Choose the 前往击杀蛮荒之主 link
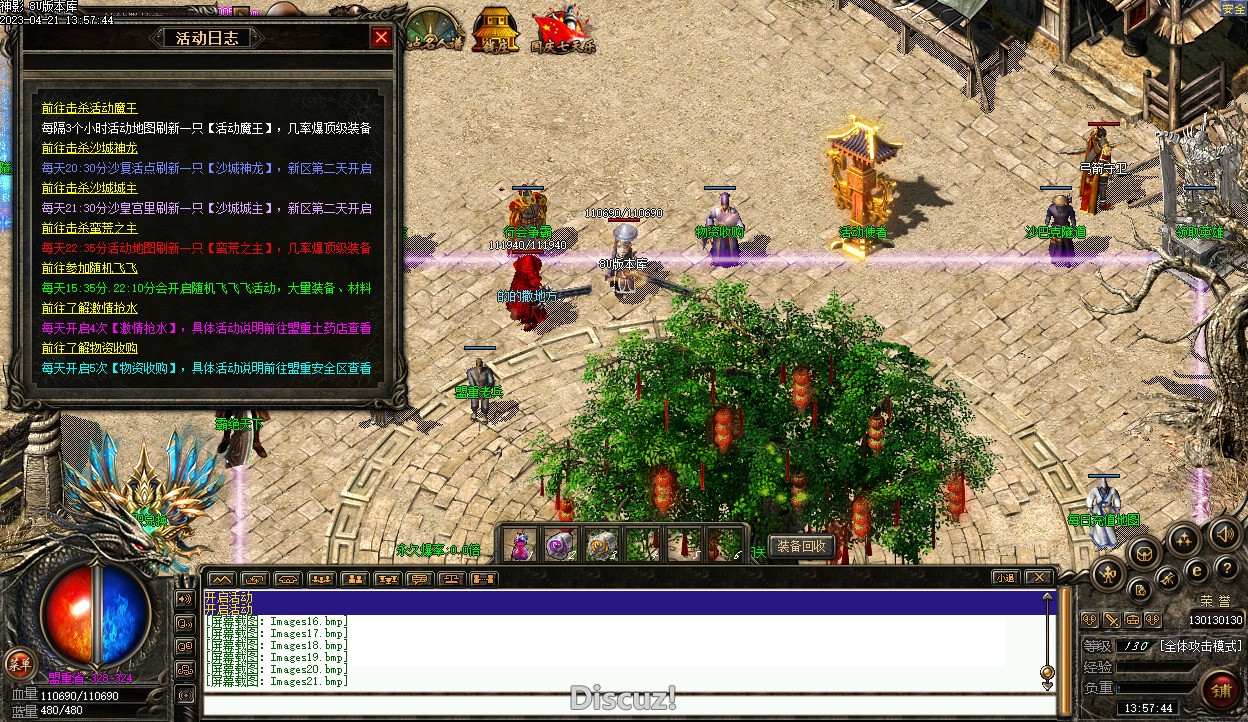The height and width of the screenshot is (722, 1248). pos(89,228)
